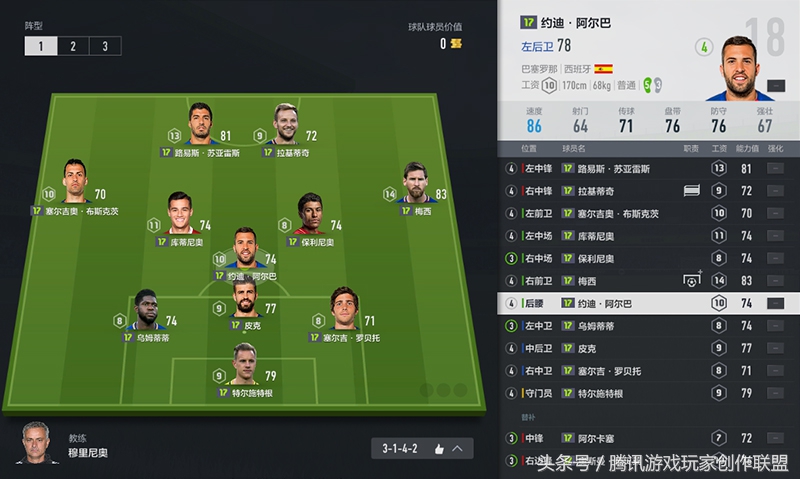Image resolution: width=800 pixels, height=479 pixels.
Task: Click the 保利尼奥 row in the list
Action: click(x=600, y=258)
